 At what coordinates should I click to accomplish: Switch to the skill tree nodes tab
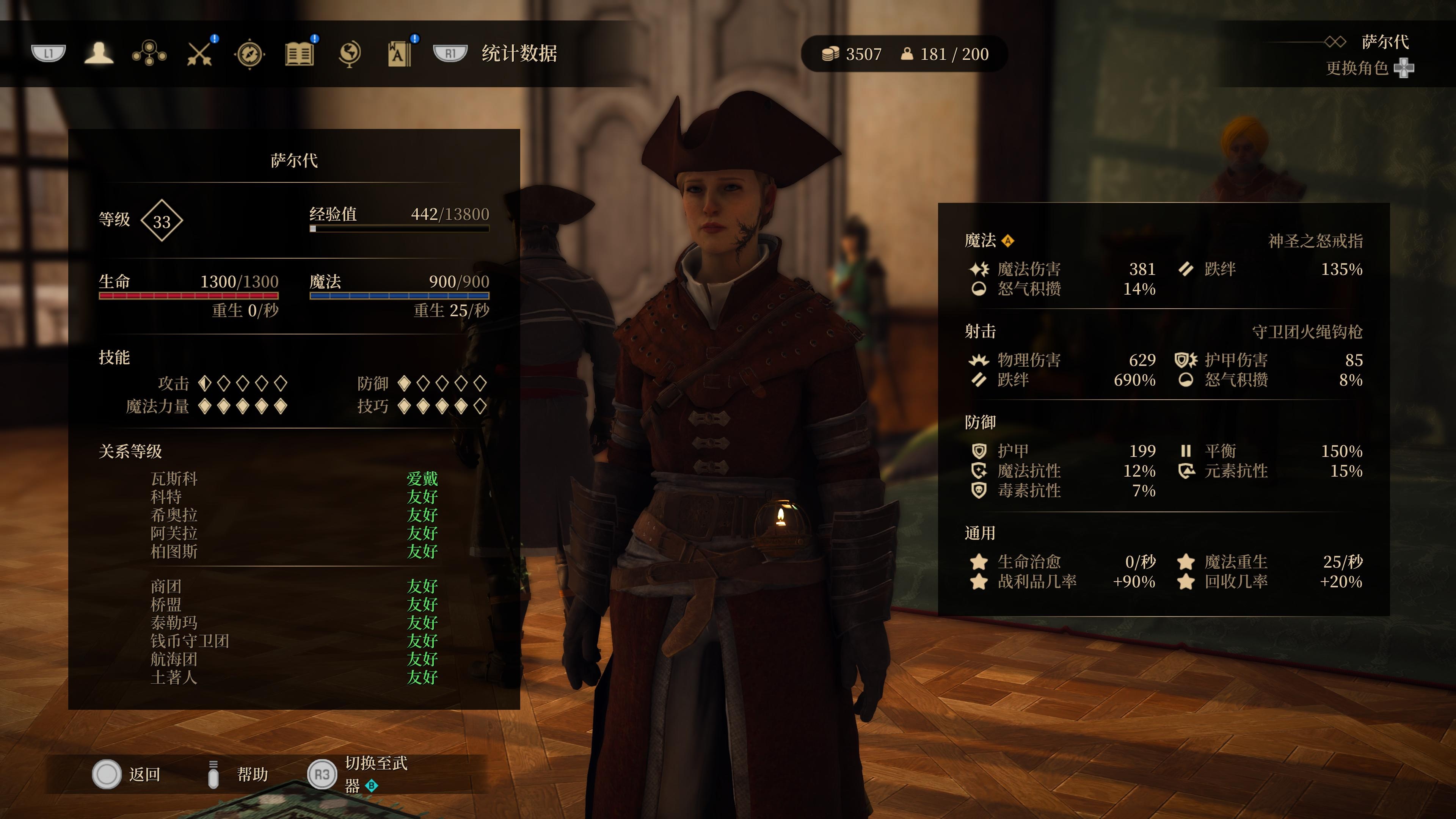149,54
